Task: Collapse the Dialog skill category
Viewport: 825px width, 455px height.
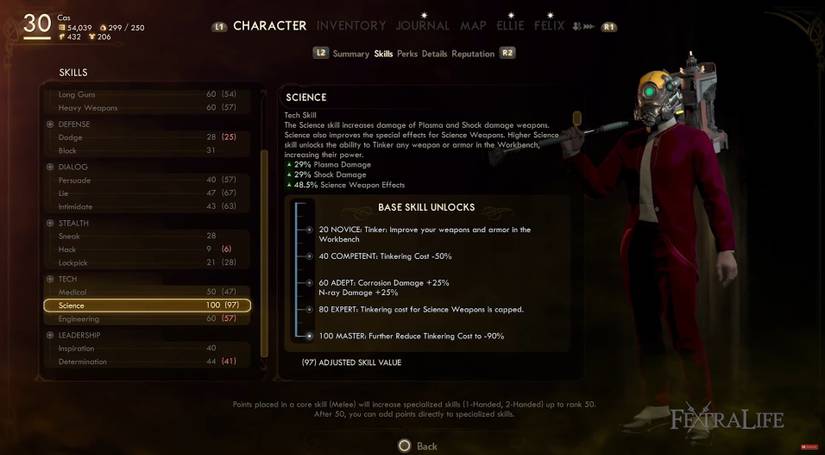Action: pyautogui.click(x=50, y=167)
